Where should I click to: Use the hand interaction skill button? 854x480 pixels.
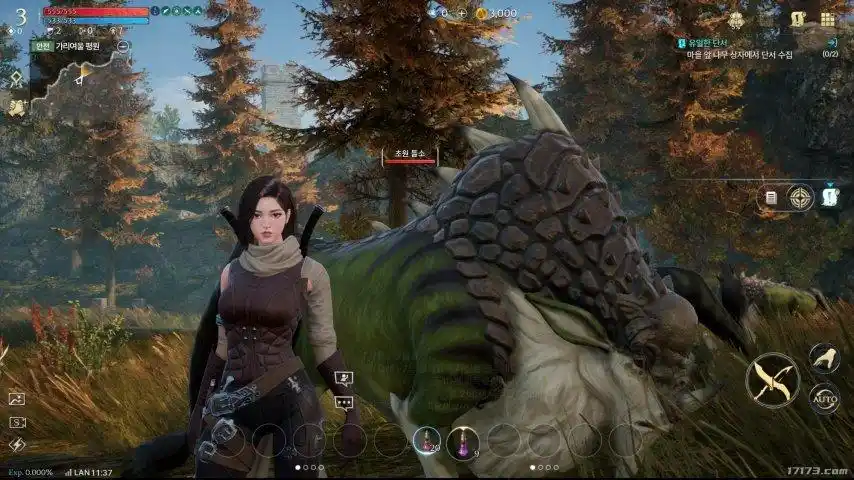coord(824,357)
